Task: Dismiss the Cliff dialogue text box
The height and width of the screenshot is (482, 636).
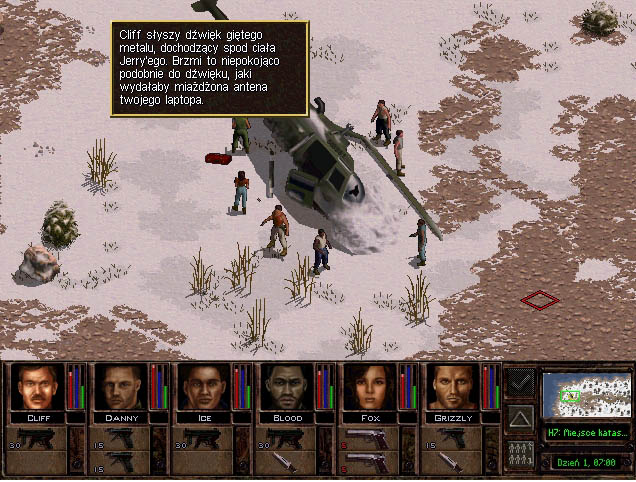Action: pyautogui.click(x=209, y=66)
